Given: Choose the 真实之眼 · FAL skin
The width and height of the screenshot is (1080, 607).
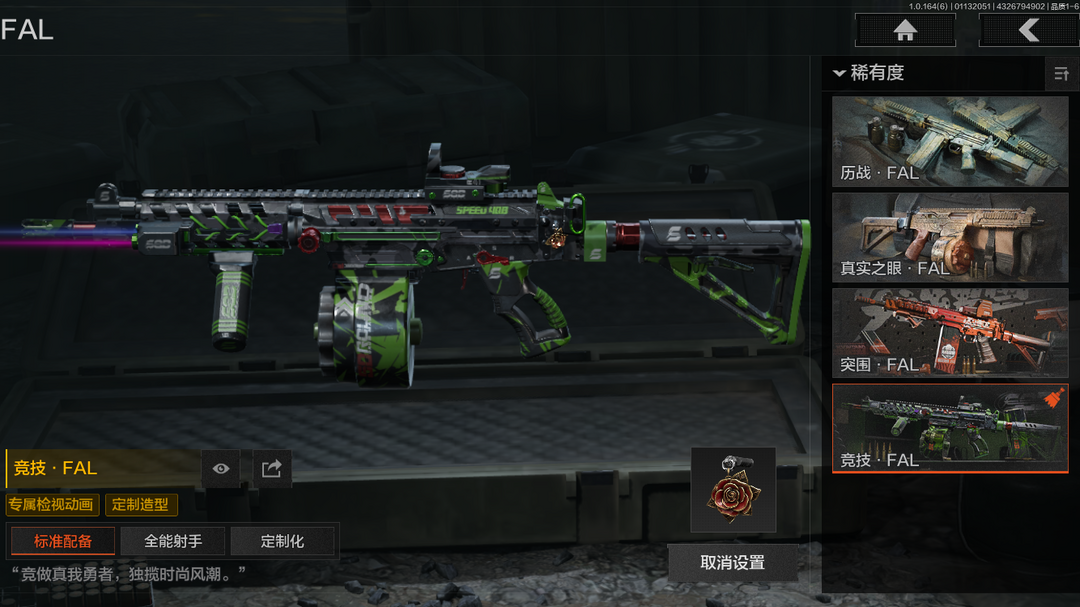Looking at the screenshot, I should (950, 237).
